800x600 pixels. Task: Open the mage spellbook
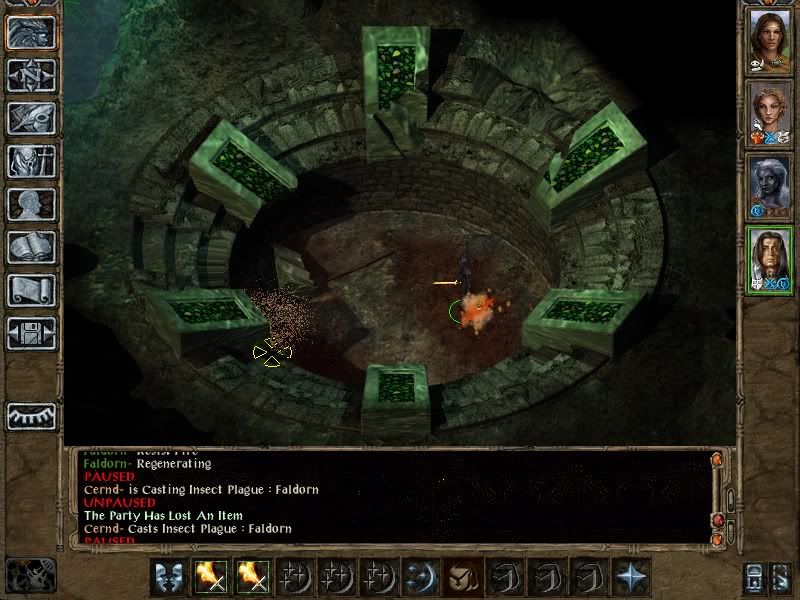30,247
